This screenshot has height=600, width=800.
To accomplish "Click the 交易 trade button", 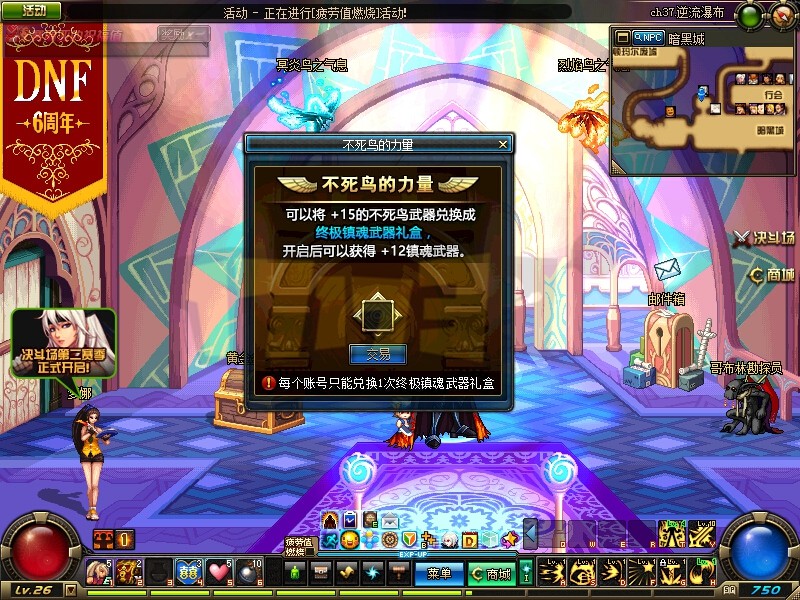I will tap(377, 354).
